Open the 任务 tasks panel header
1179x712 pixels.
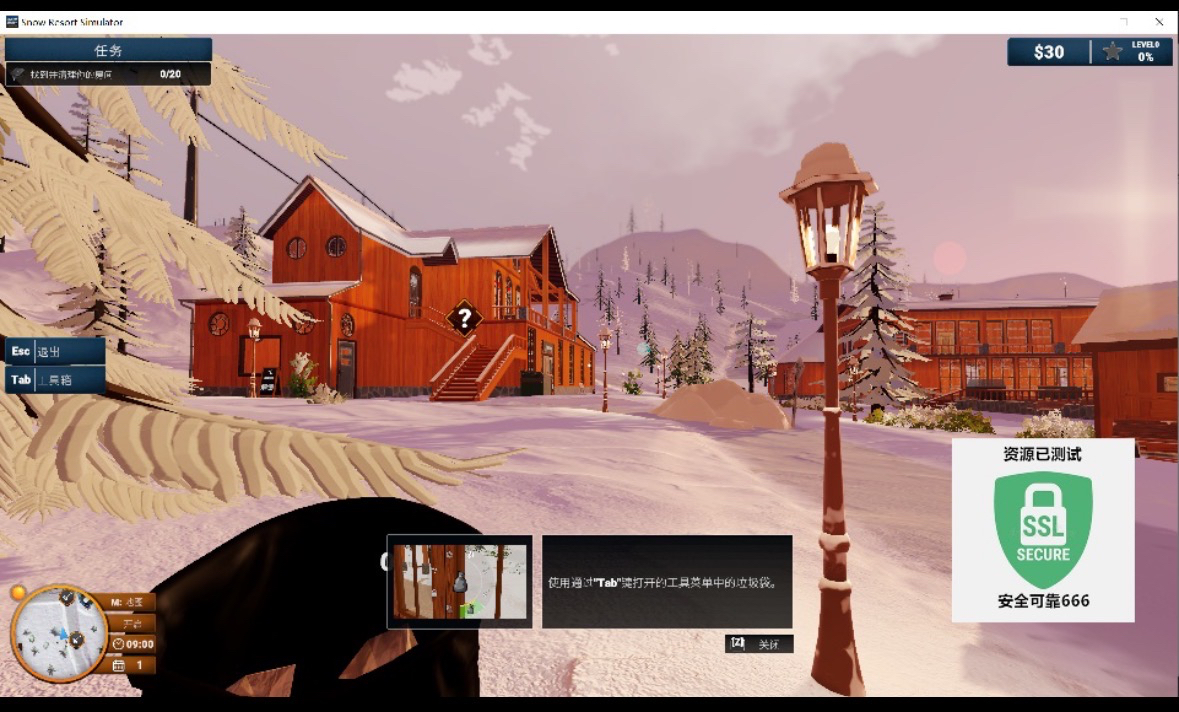tap(108, 50)
